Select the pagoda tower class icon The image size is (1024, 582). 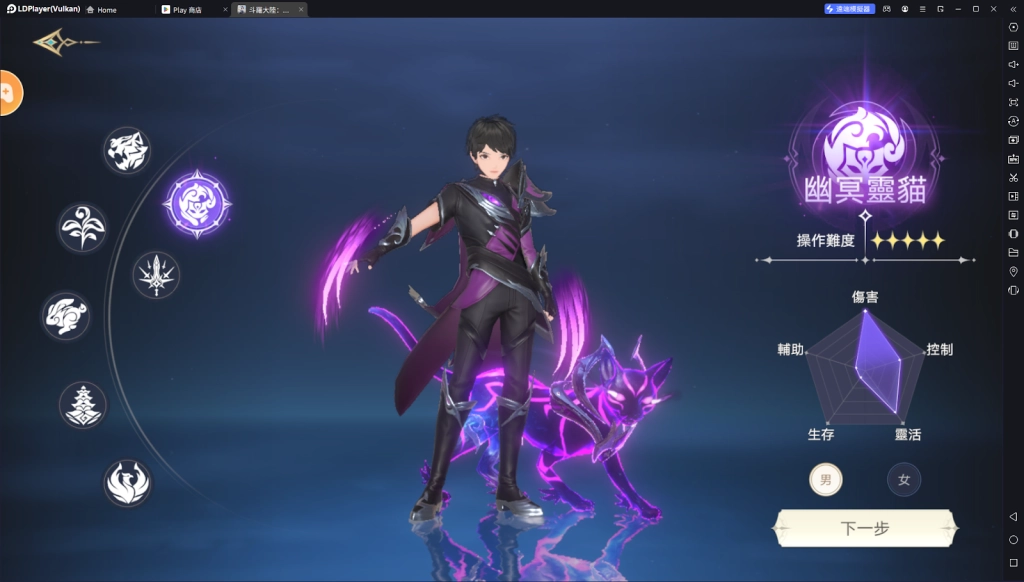tap(83, 405)
